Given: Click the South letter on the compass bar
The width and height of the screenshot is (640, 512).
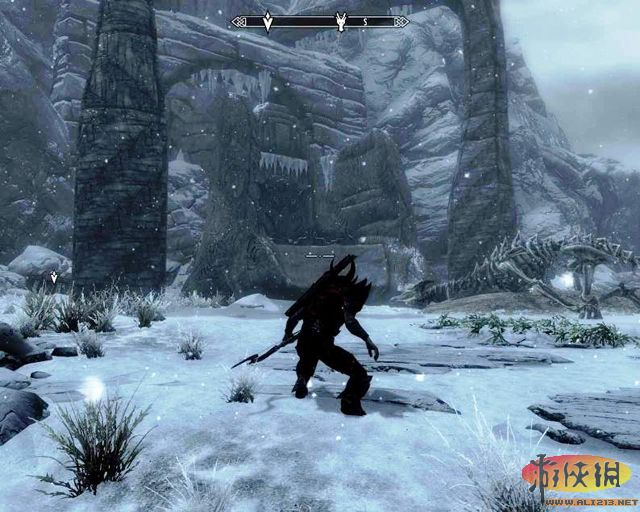Looking at the screenshot, I should tap(365, 21).
